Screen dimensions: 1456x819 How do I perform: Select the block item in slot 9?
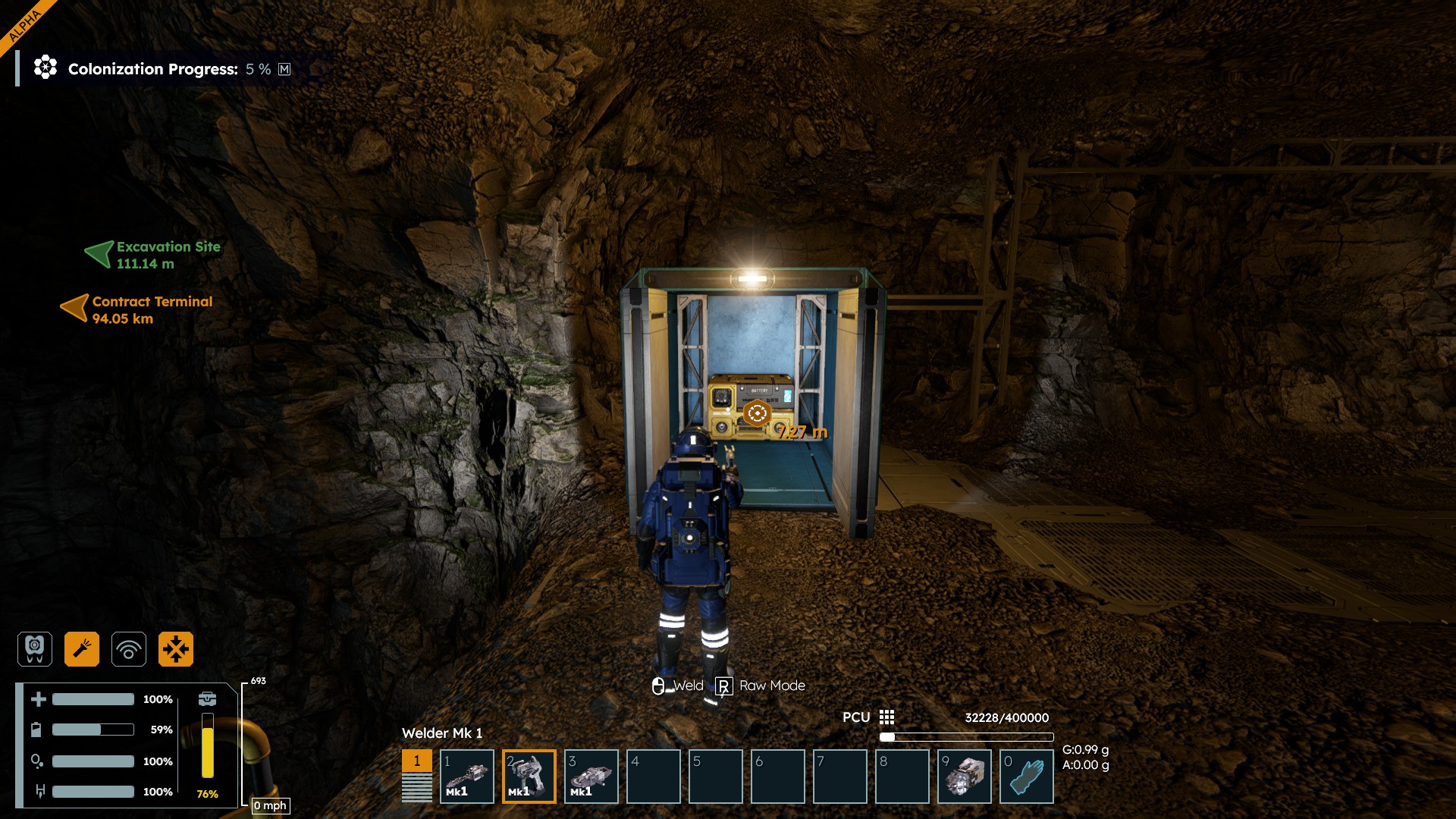point(964,777)
